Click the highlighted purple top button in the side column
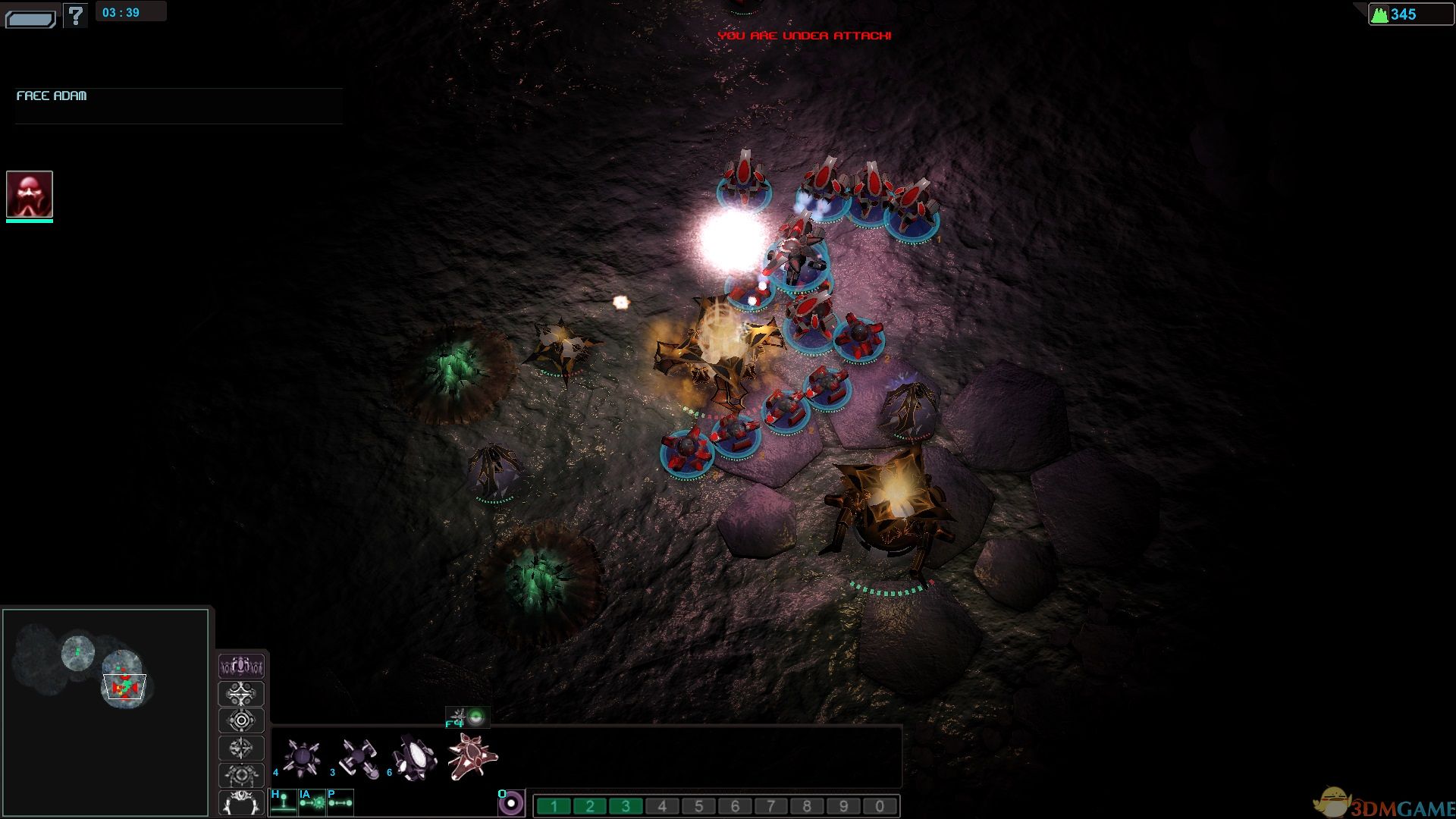The height and width of the screenshot is (819, 1456). tap(241, 667)
